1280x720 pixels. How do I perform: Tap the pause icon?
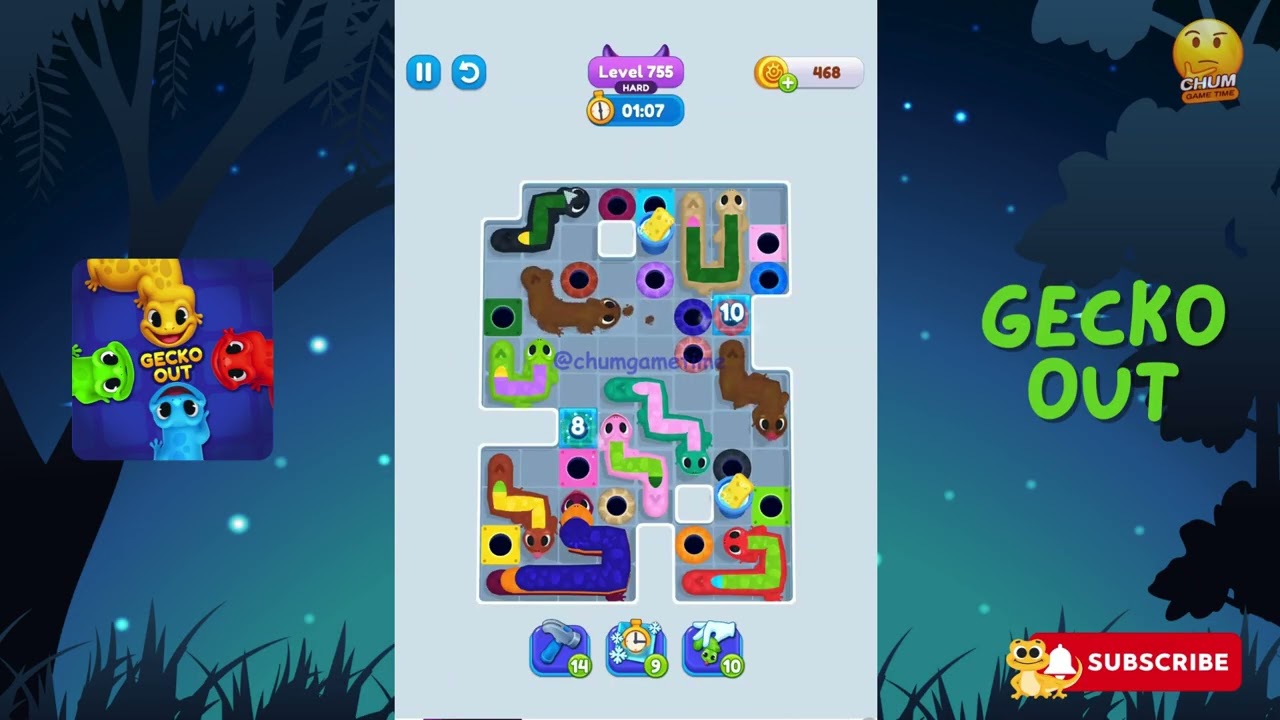coord(423,73)
